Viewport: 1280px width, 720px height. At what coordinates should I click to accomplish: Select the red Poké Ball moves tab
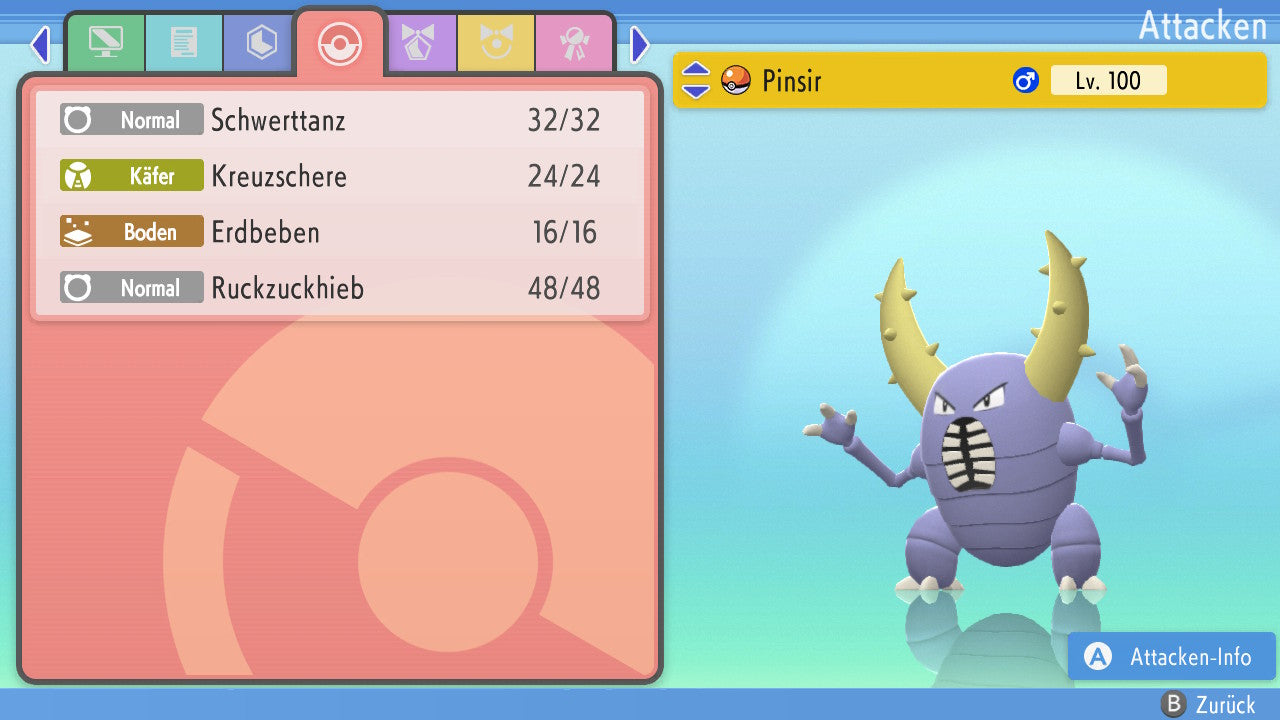pos(339,43)
